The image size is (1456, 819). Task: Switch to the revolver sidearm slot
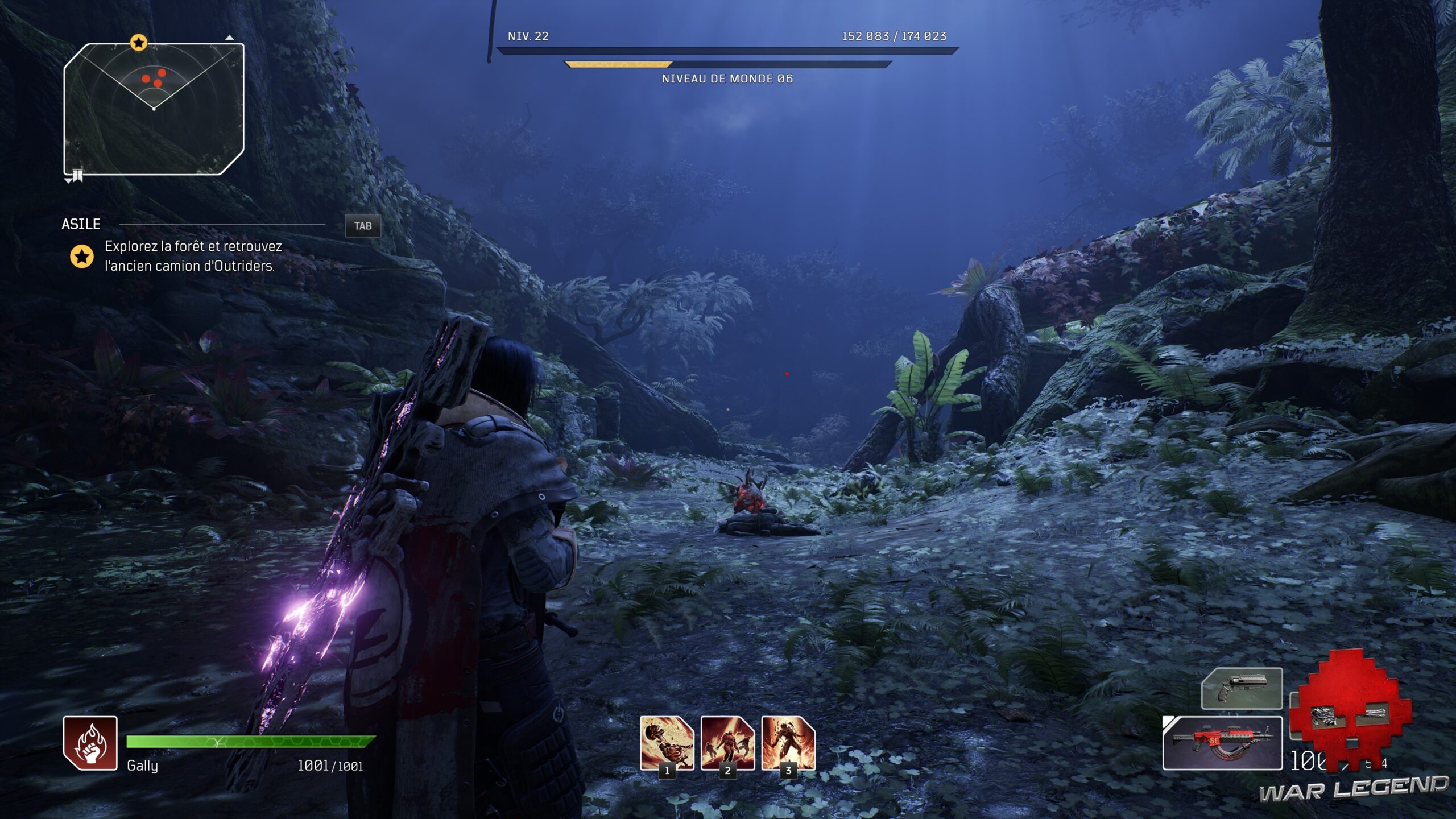tap(1242, 688)
